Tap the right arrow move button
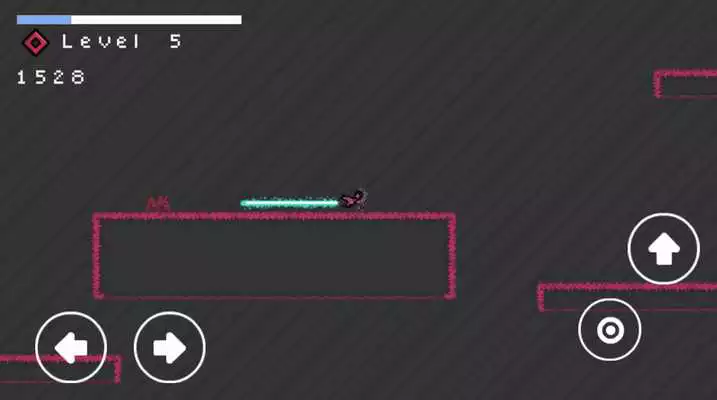717x400 pixels. [169, 347]
